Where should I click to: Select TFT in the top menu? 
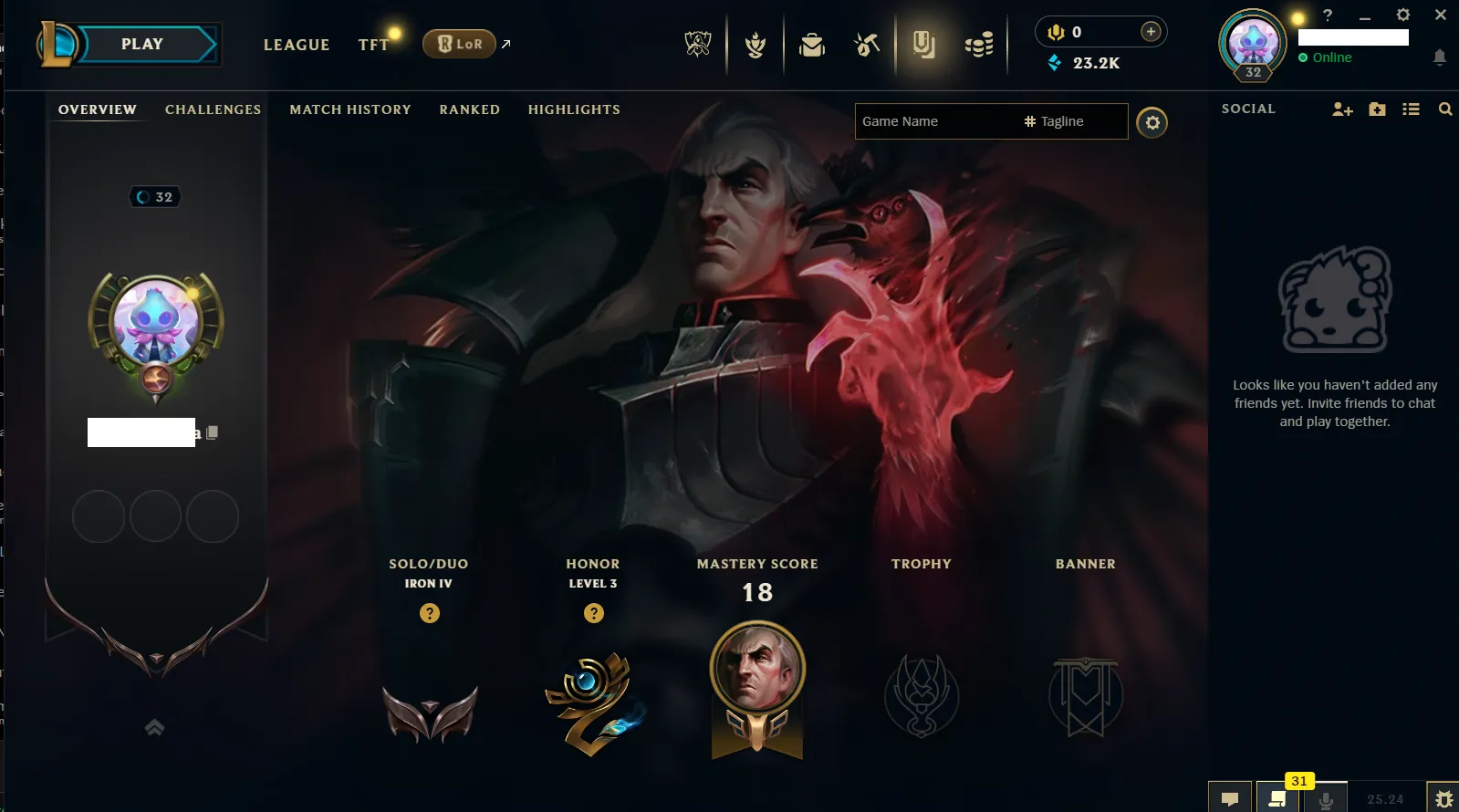[x=373, y=44]
